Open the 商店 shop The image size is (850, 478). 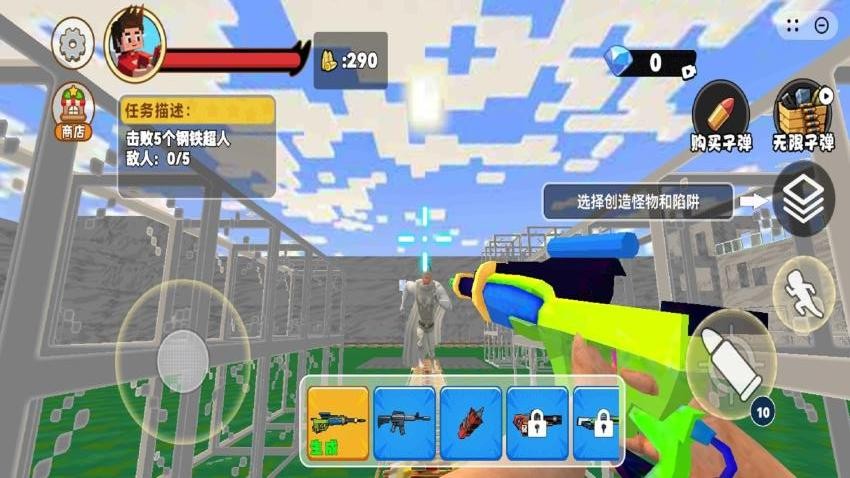click(73, 111)
